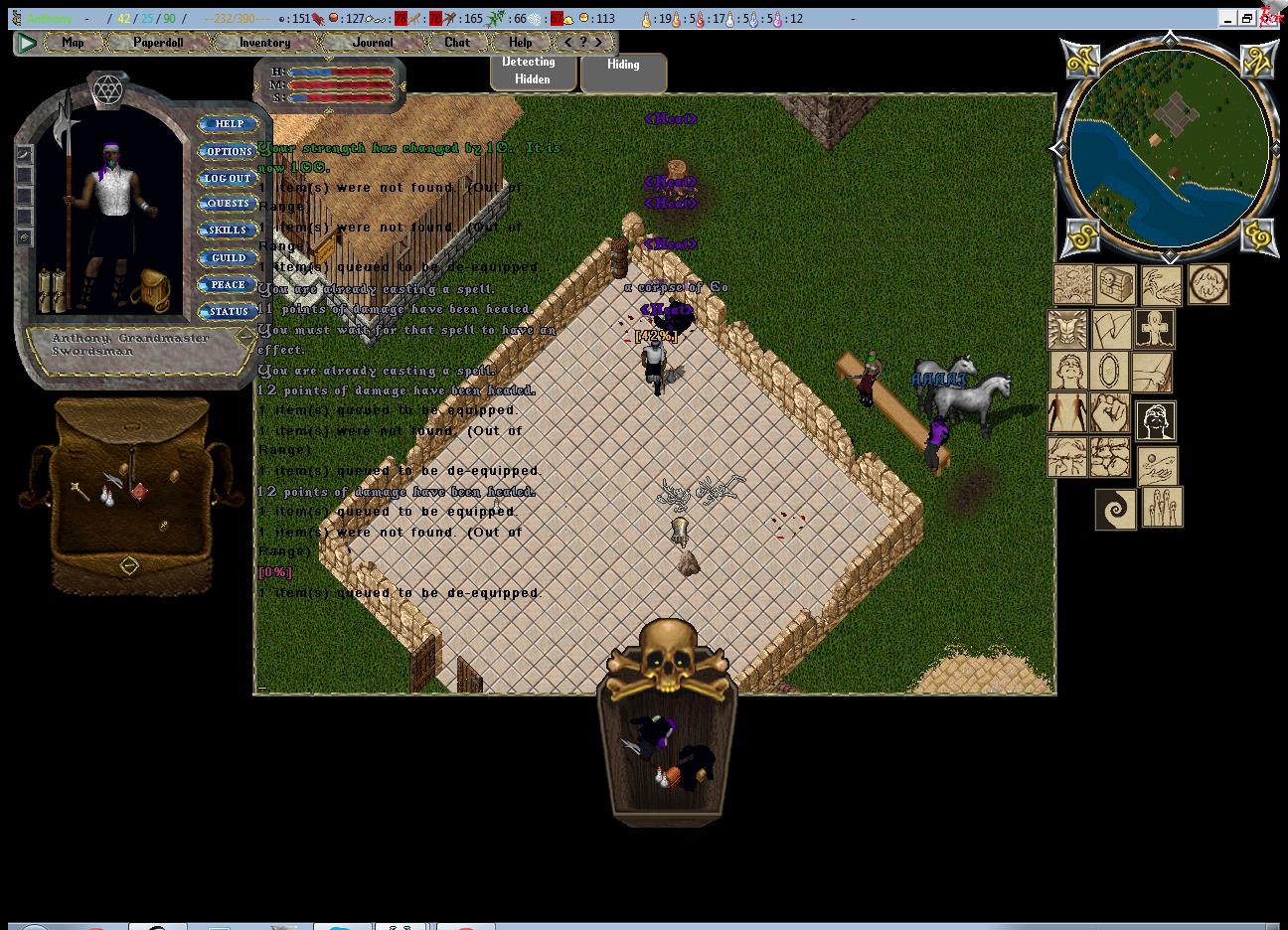Show character STATUS
Screen dimensions: 1288x930
tap(229, 311)
